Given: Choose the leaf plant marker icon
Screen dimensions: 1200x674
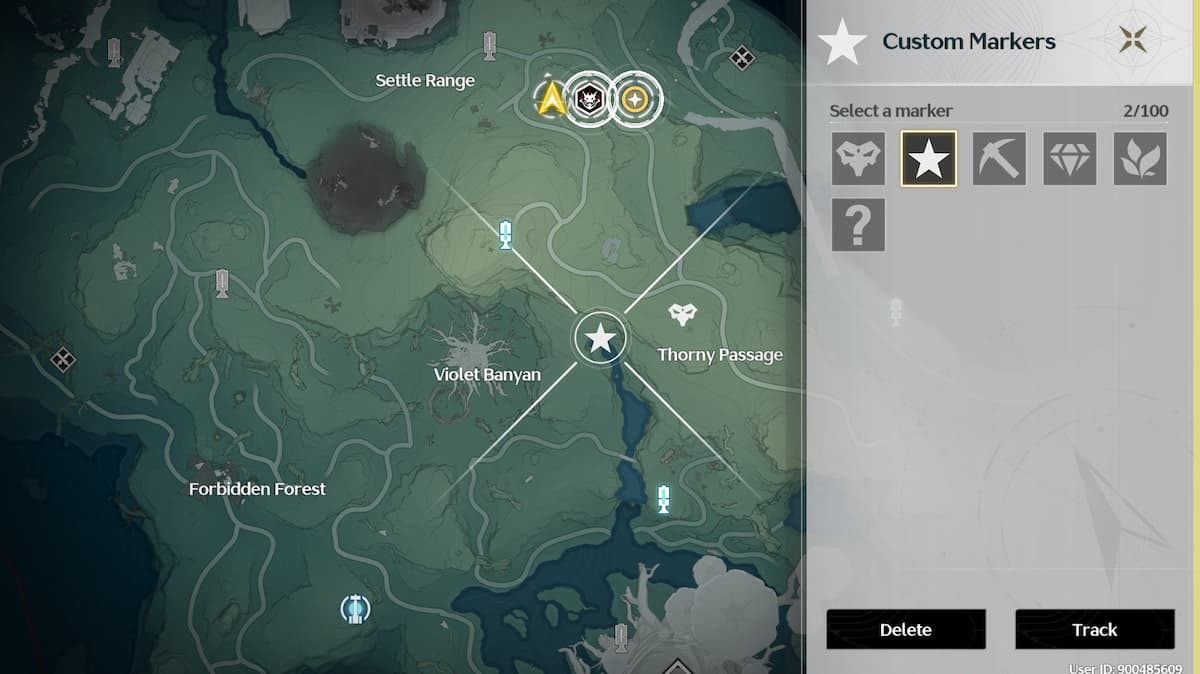Looking at the screenshot, I should (x=1140, y=159).
